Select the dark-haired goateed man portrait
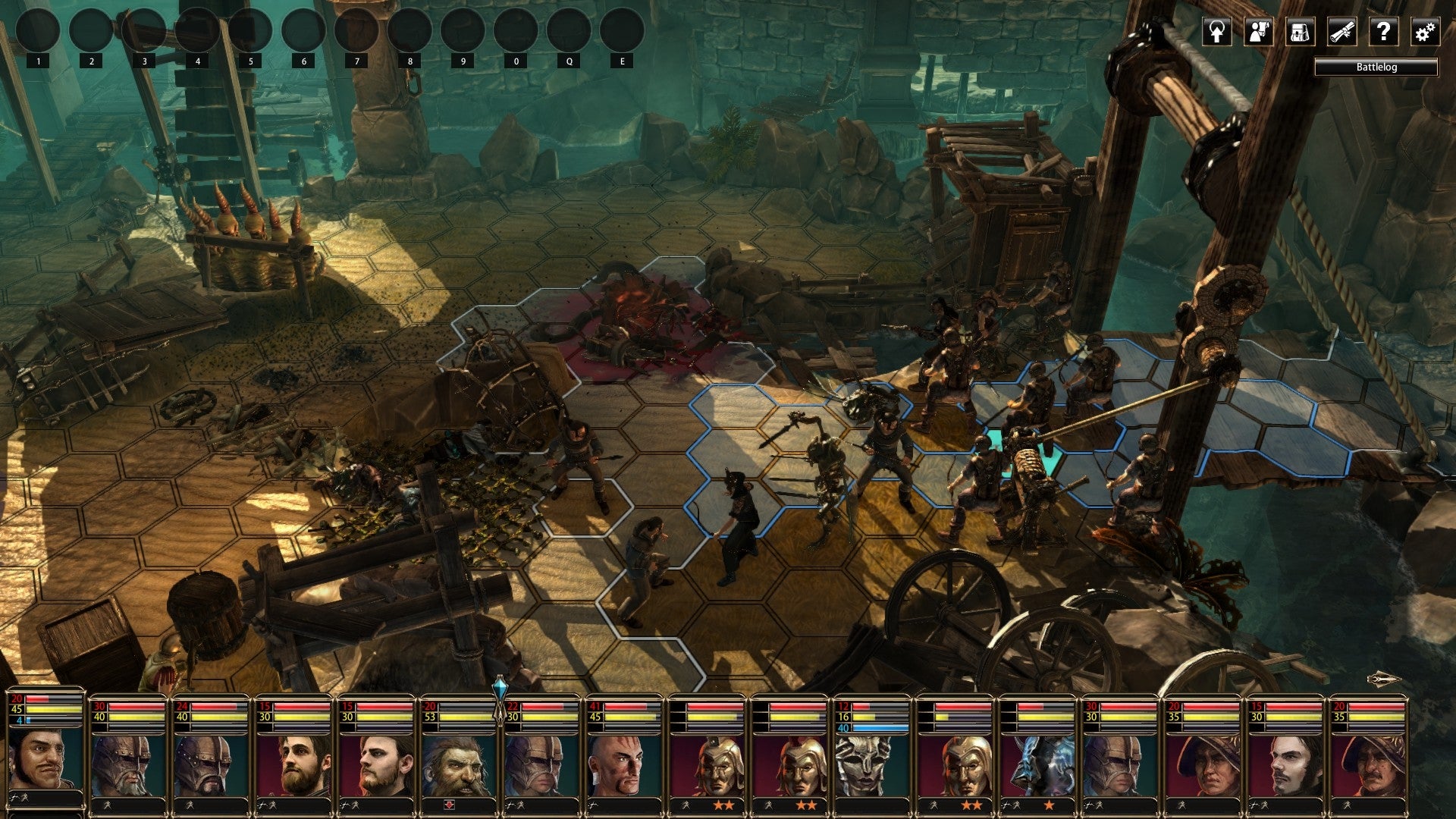The width and height of the screenshot is (1456, 819). point(1285,764)
